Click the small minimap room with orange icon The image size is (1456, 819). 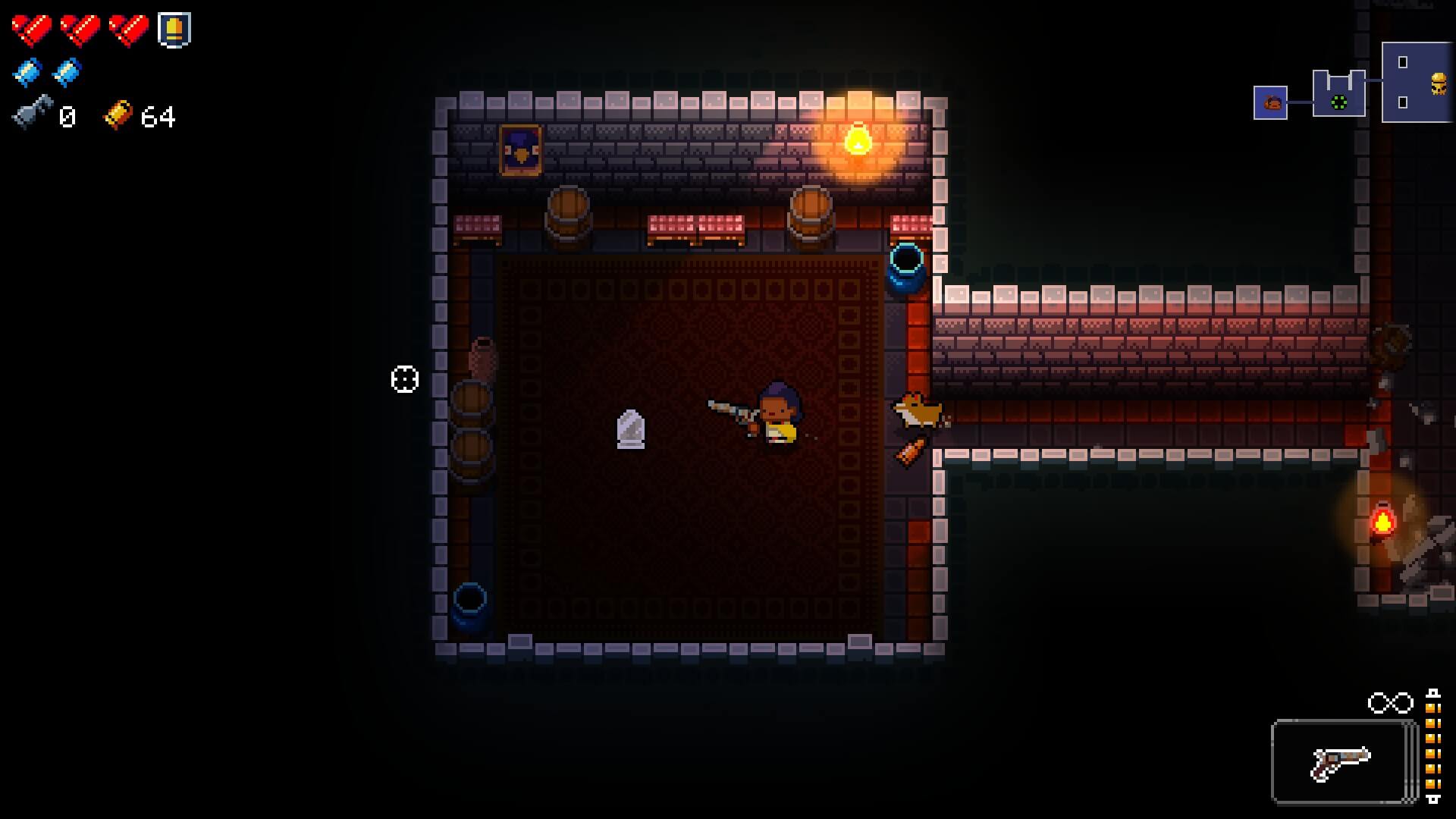[x=1270, y=102]
